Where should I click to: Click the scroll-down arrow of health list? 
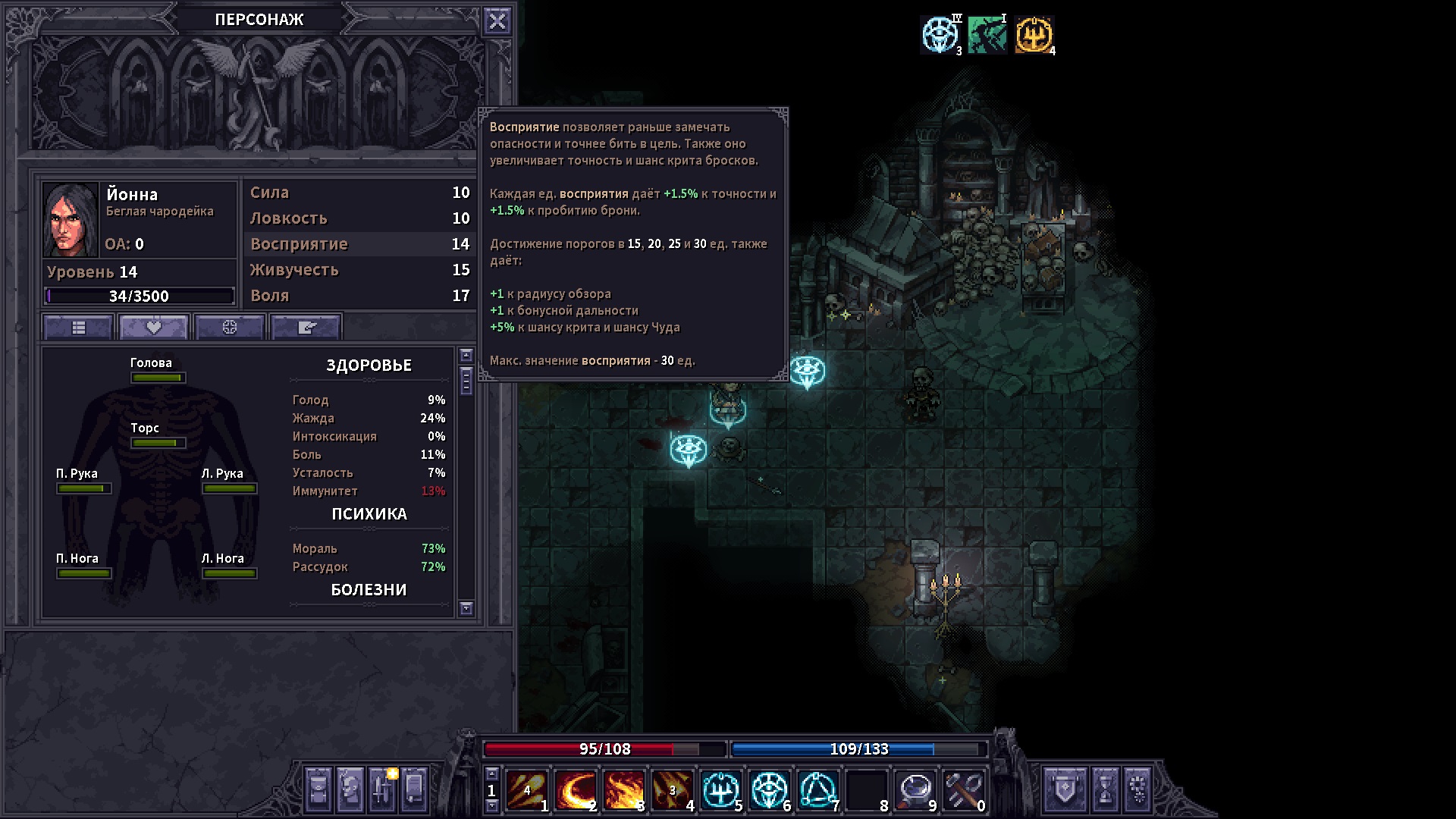pos(466,608)
